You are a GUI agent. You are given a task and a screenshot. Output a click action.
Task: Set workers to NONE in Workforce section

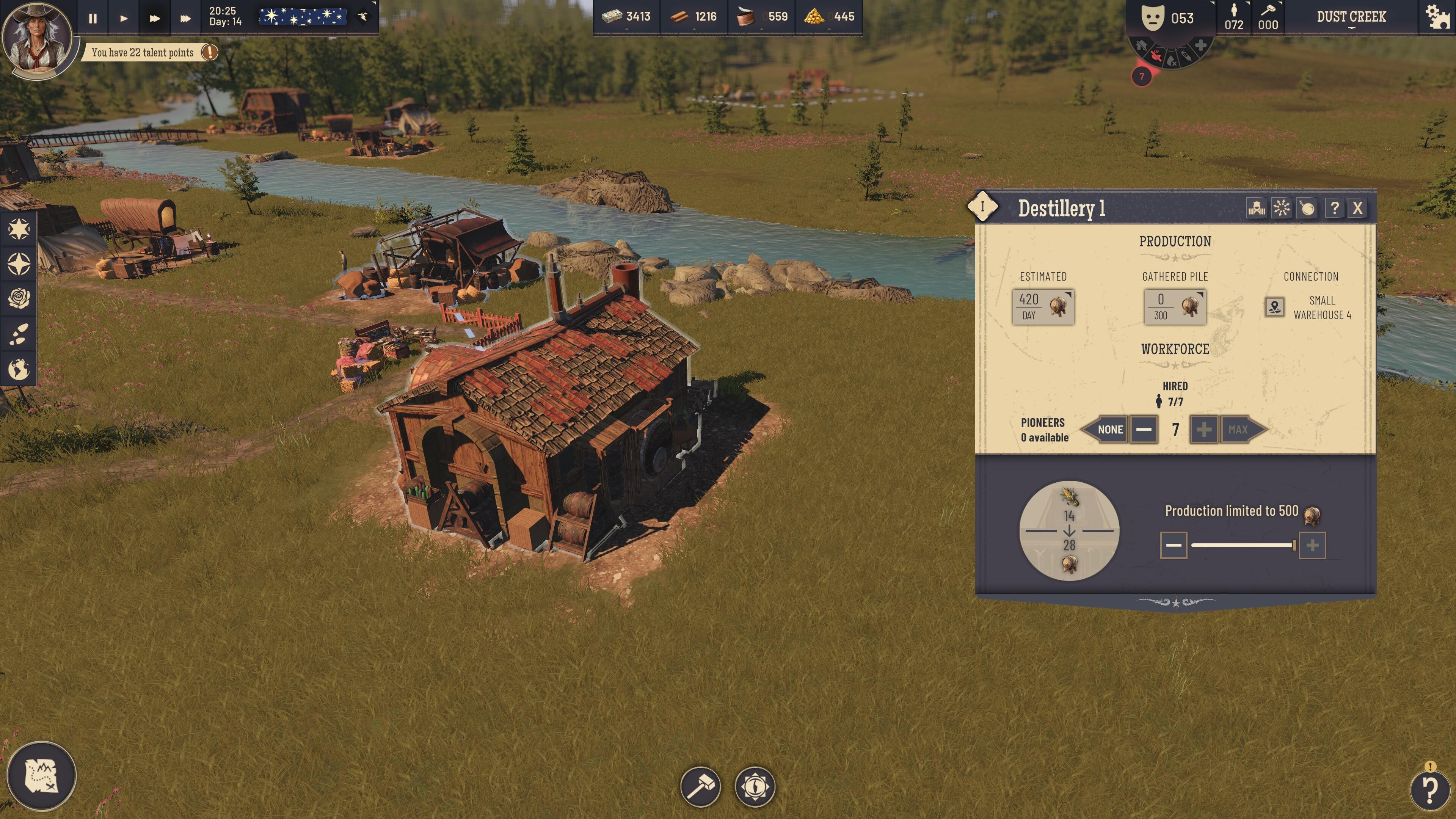[1109, 430]
